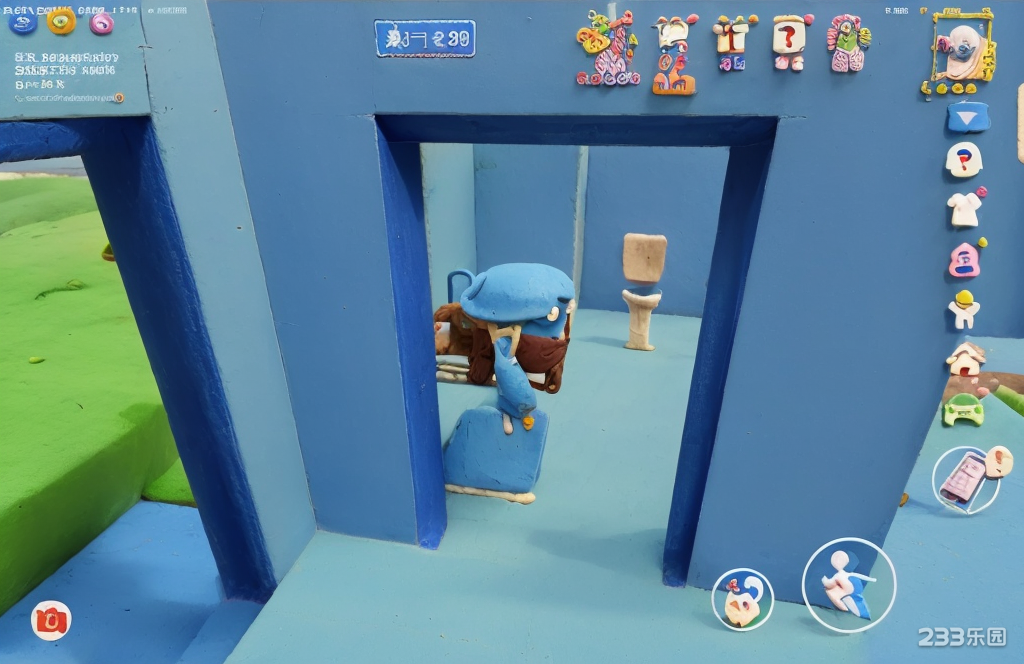
Task: Click the blue sign banner at top
Action: coord(425,39)
